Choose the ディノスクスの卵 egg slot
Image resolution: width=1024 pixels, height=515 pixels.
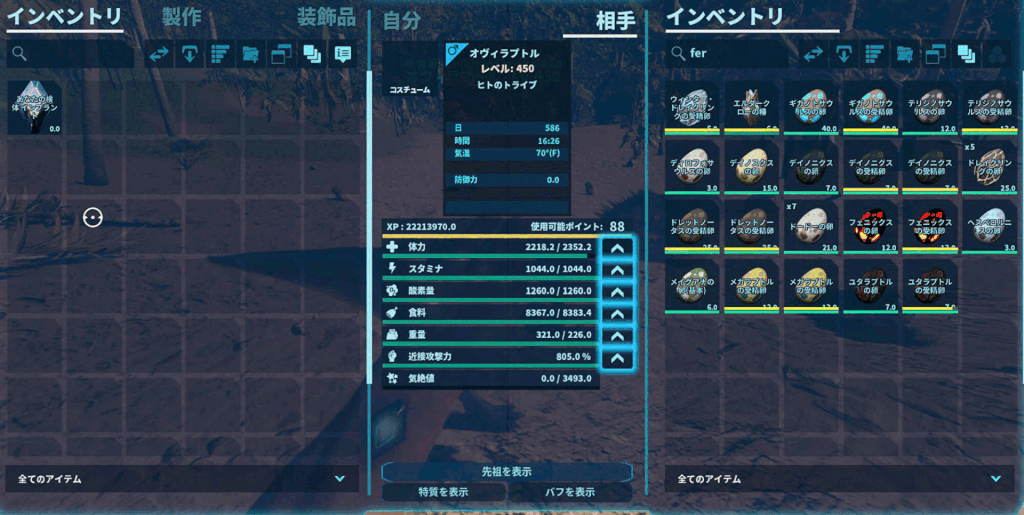(x=751, y=166)
